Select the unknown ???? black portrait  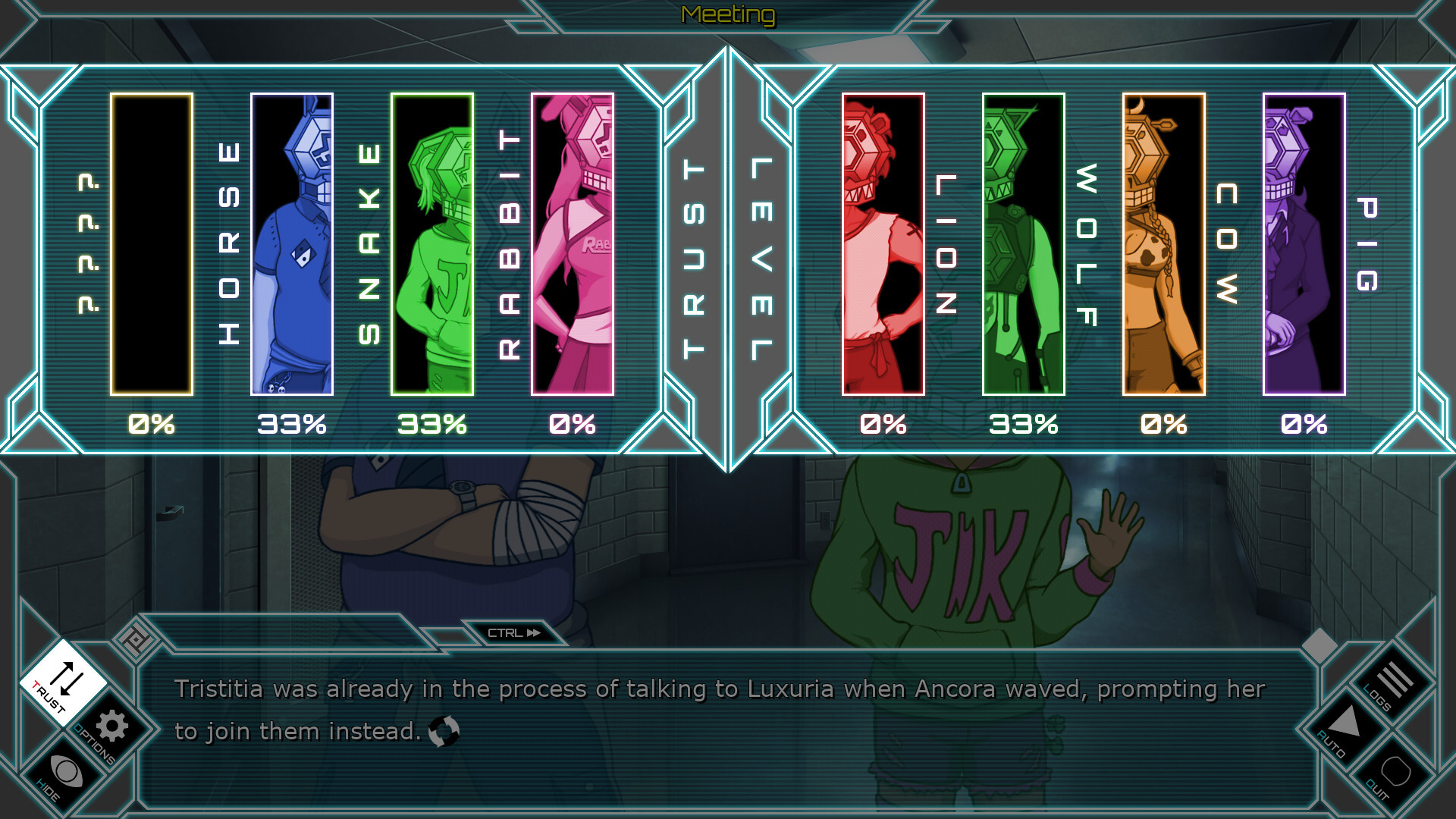point(152,244)
